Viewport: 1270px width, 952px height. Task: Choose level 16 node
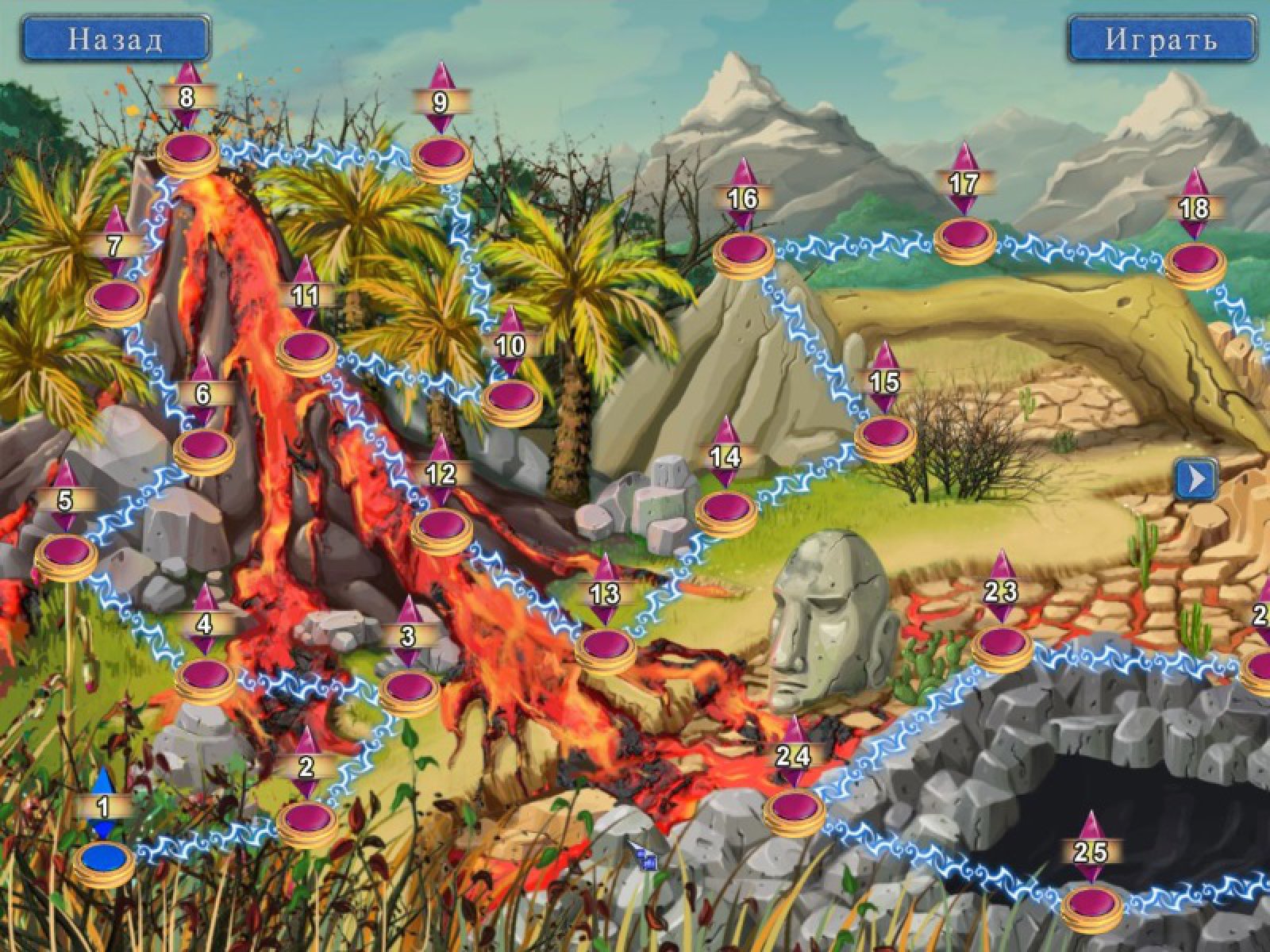coord(744,249)
